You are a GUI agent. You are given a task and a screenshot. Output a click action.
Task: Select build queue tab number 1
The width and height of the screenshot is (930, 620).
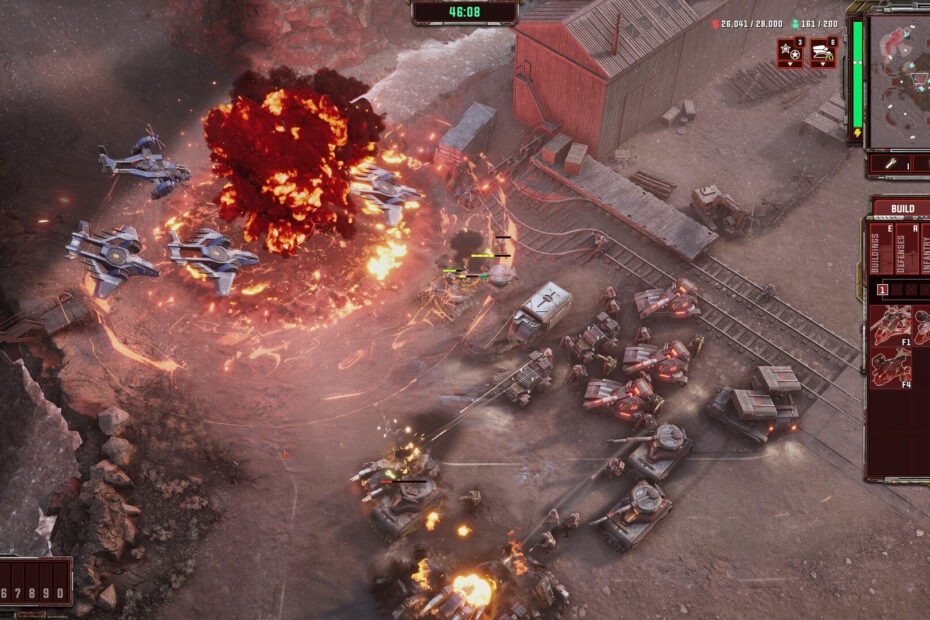pyautogui.click(x=882, y=291)
